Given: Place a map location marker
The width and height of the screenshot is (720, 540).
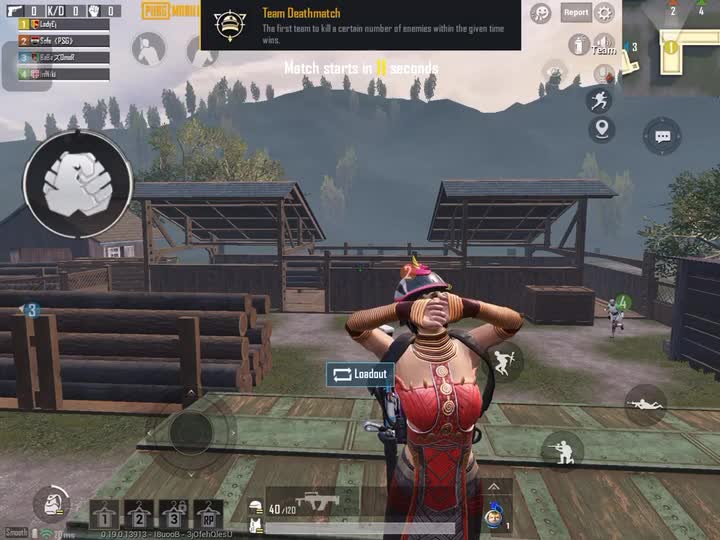Looking at the screenshot, I should click(601, 128).
